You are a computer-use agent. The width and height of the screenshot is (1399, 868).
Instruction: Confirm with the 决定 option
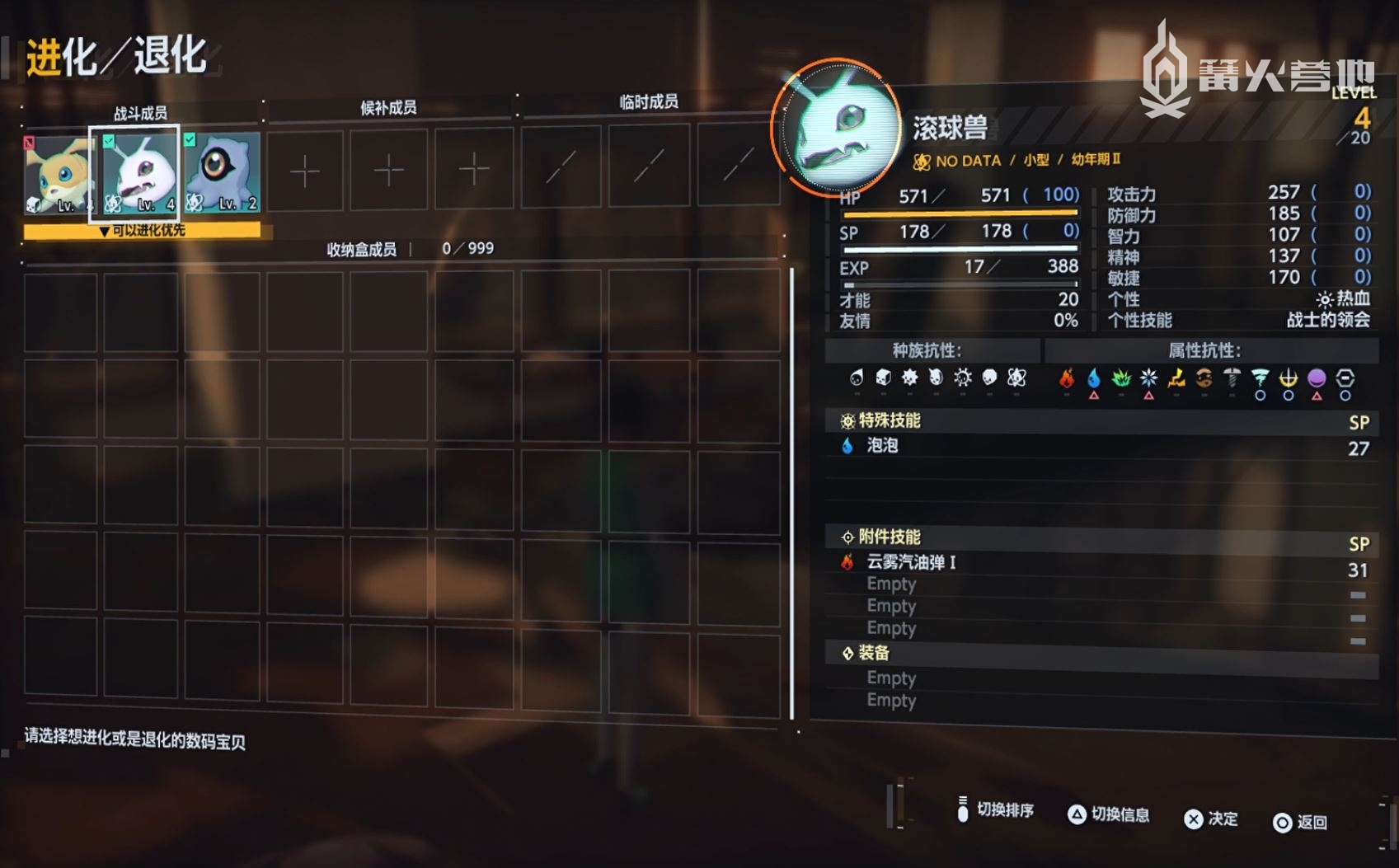(1211, 819)
